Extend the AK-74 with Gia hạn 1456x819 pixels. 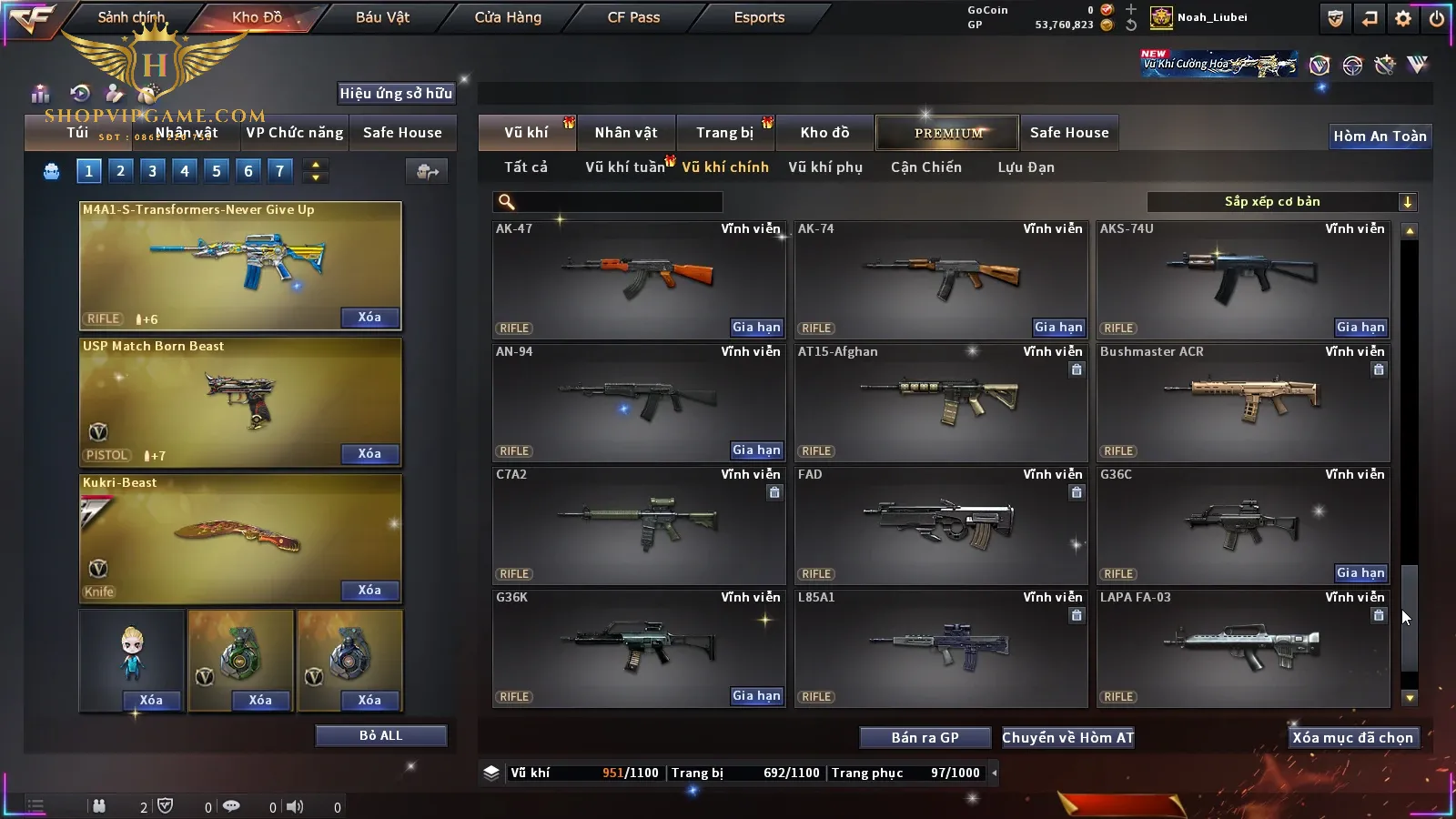1058,328
